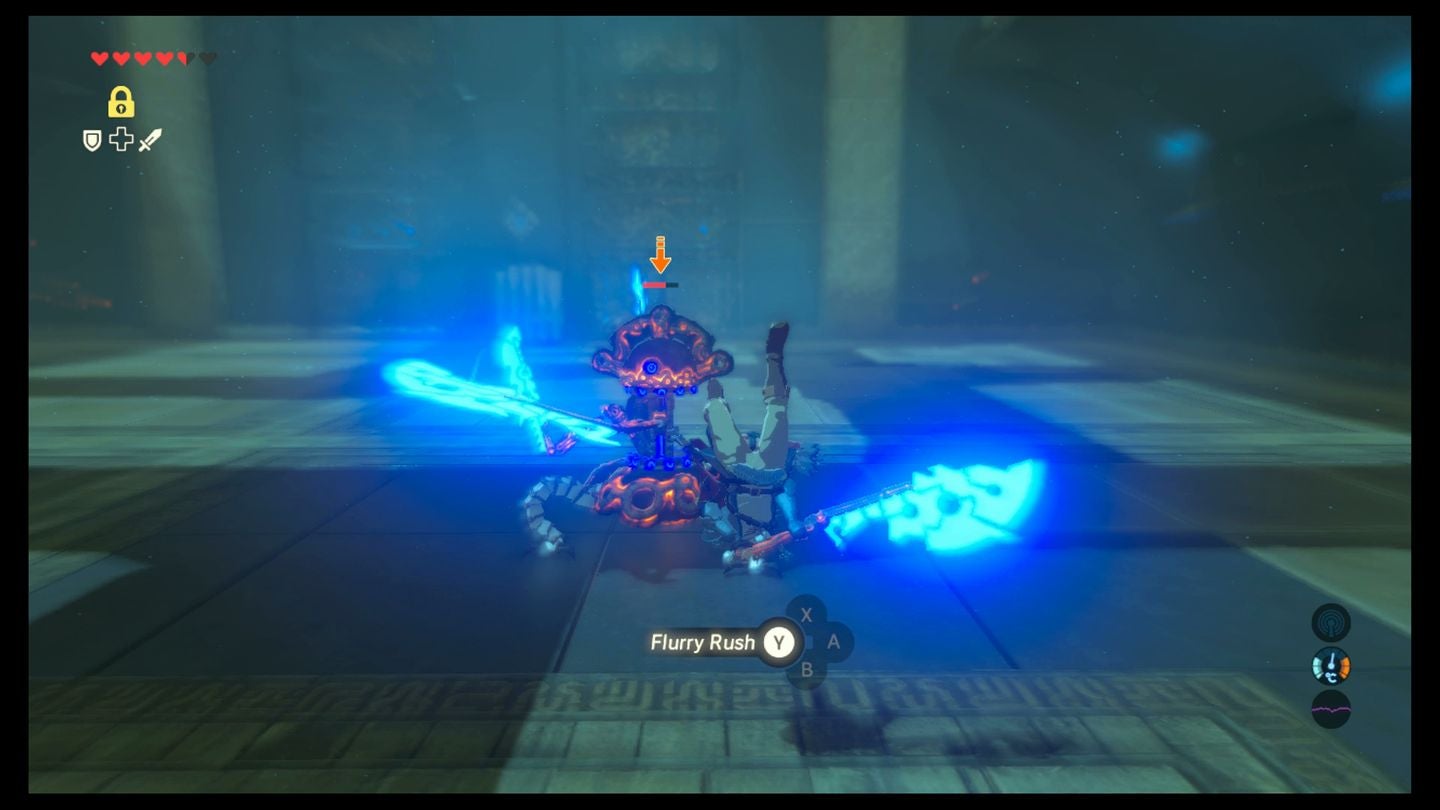The width and height of the screenshot is (1440, 810).
Task: Toggle the empty rightmost heart container
Action: click(207, 57)
